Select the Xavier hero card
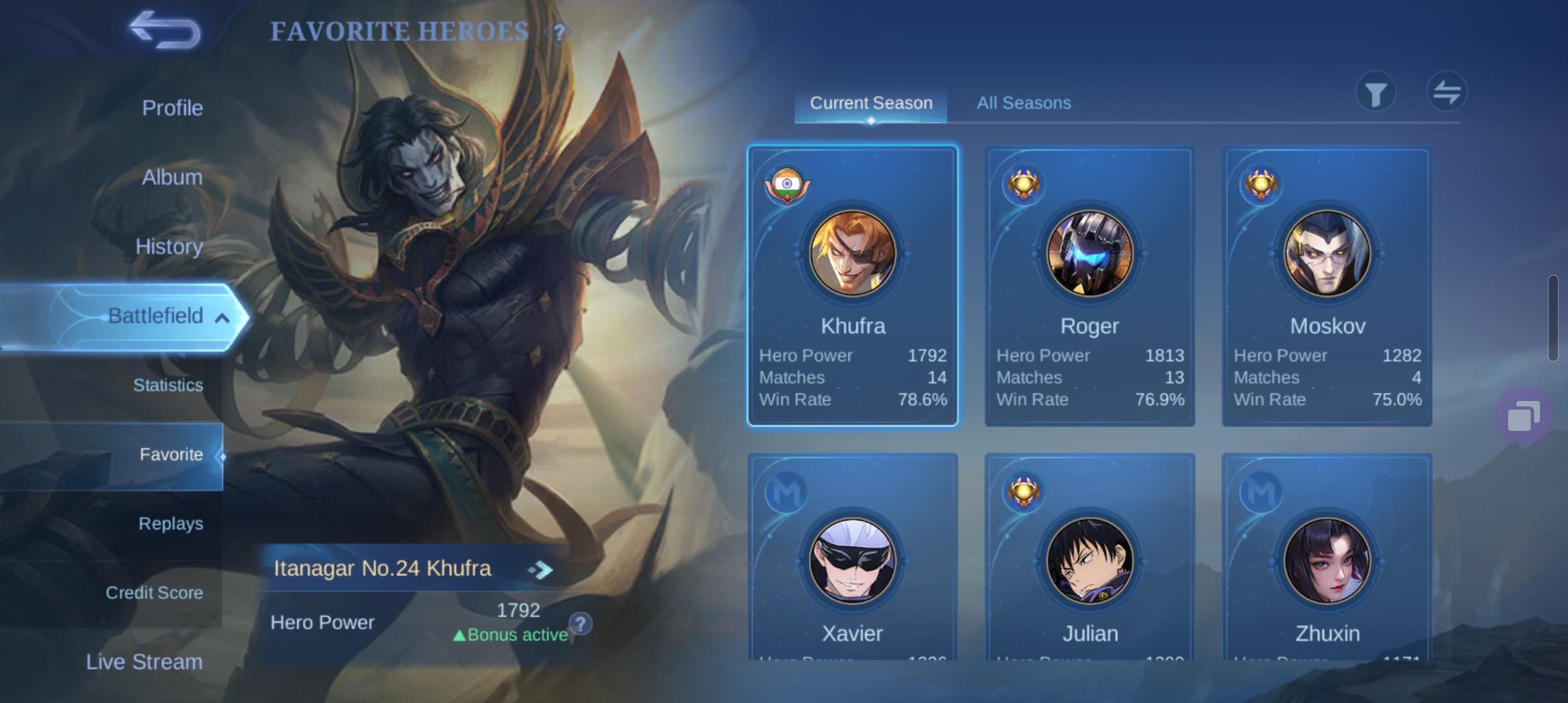1568x703 pixels. [x=852, y=560]
